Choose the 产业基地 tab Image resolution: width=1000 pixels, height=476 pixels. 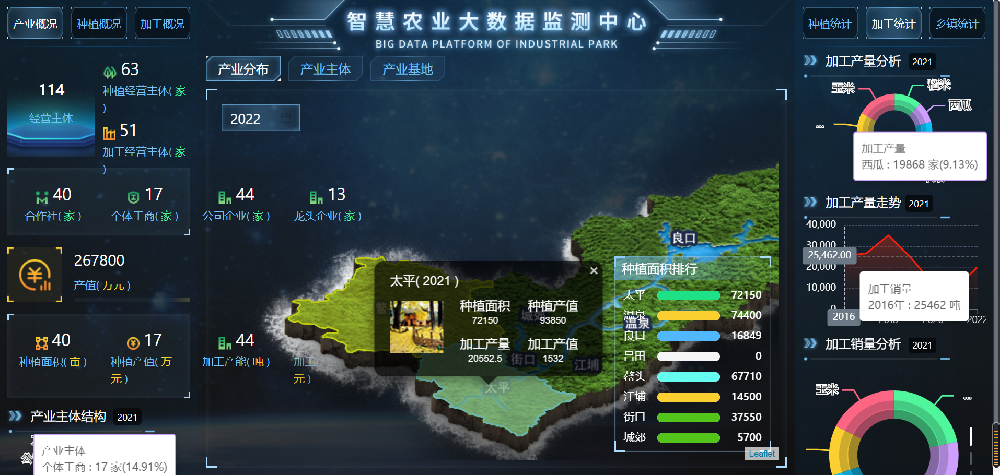407,70
